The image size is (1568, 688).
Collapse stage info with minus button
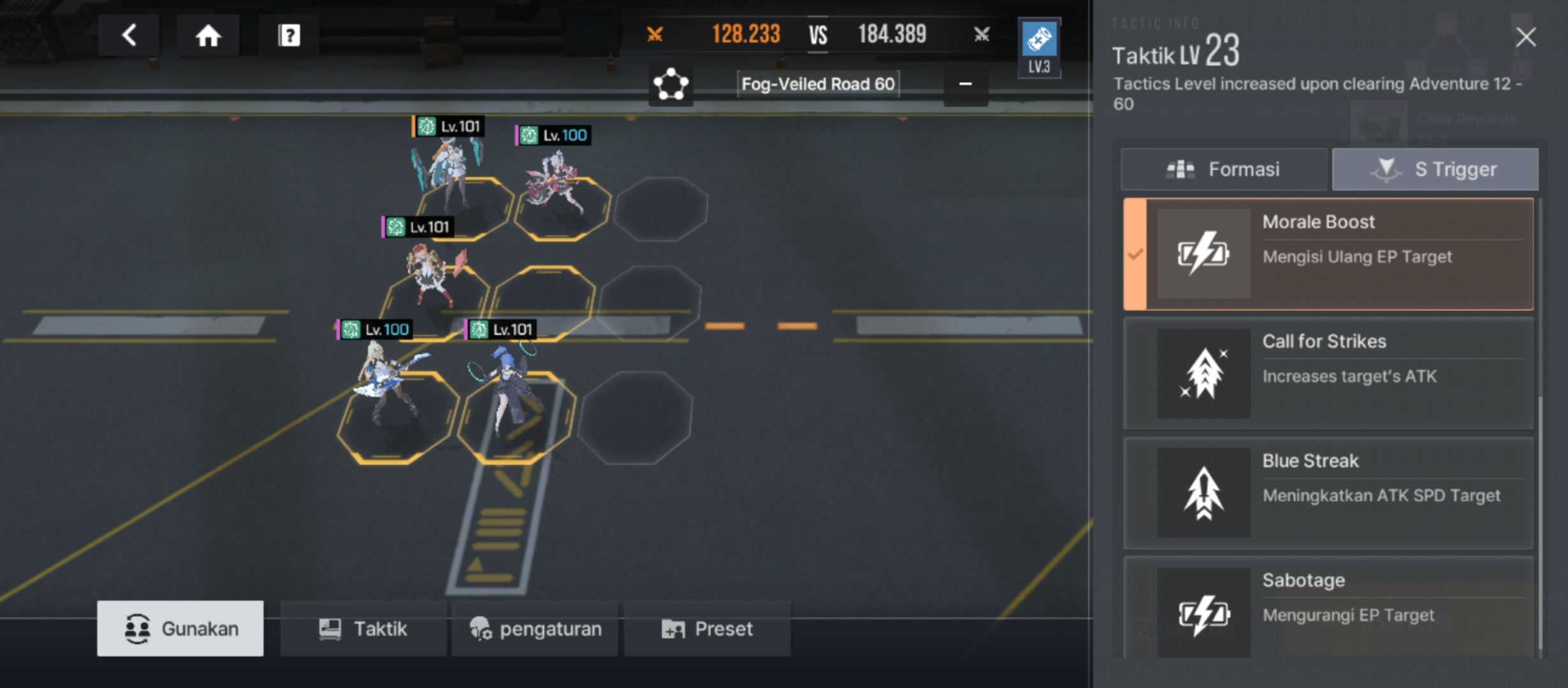tap(965, 84)
